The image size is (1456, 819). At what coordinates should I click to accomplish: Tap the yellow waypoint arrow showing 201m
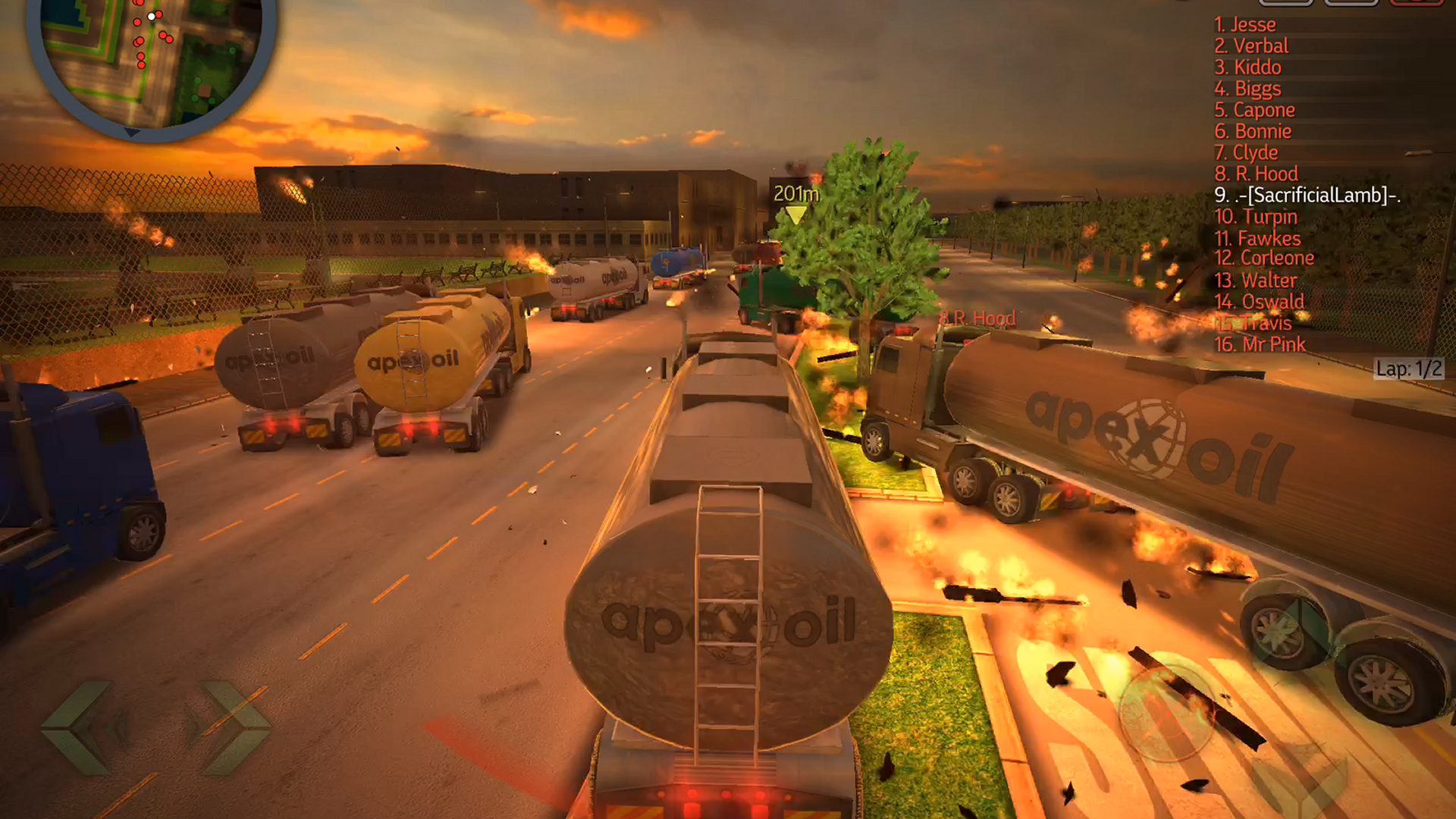point(795,211)
